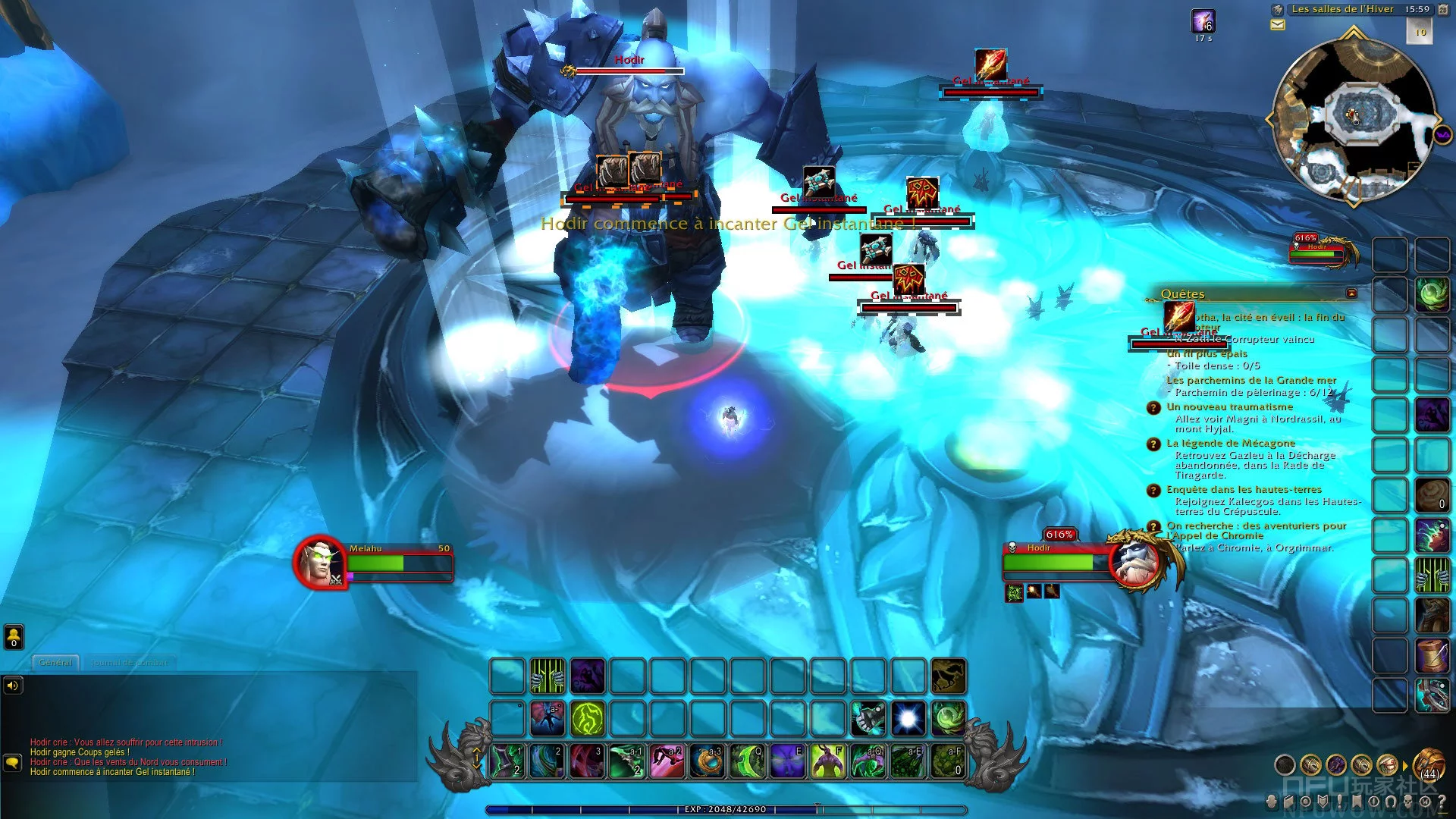Select Melahu's player portrait
Viewport: 1456px width, 819px height.
click(321, 563)
